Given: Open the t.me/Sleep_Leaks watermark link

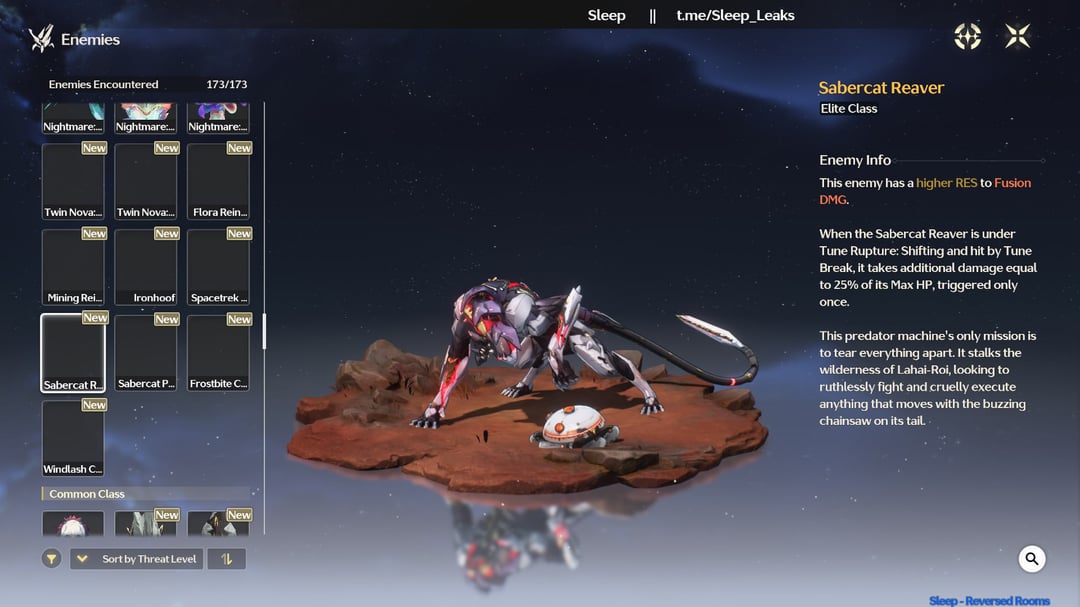Looking at the screenshot, I should coord(735,15).
